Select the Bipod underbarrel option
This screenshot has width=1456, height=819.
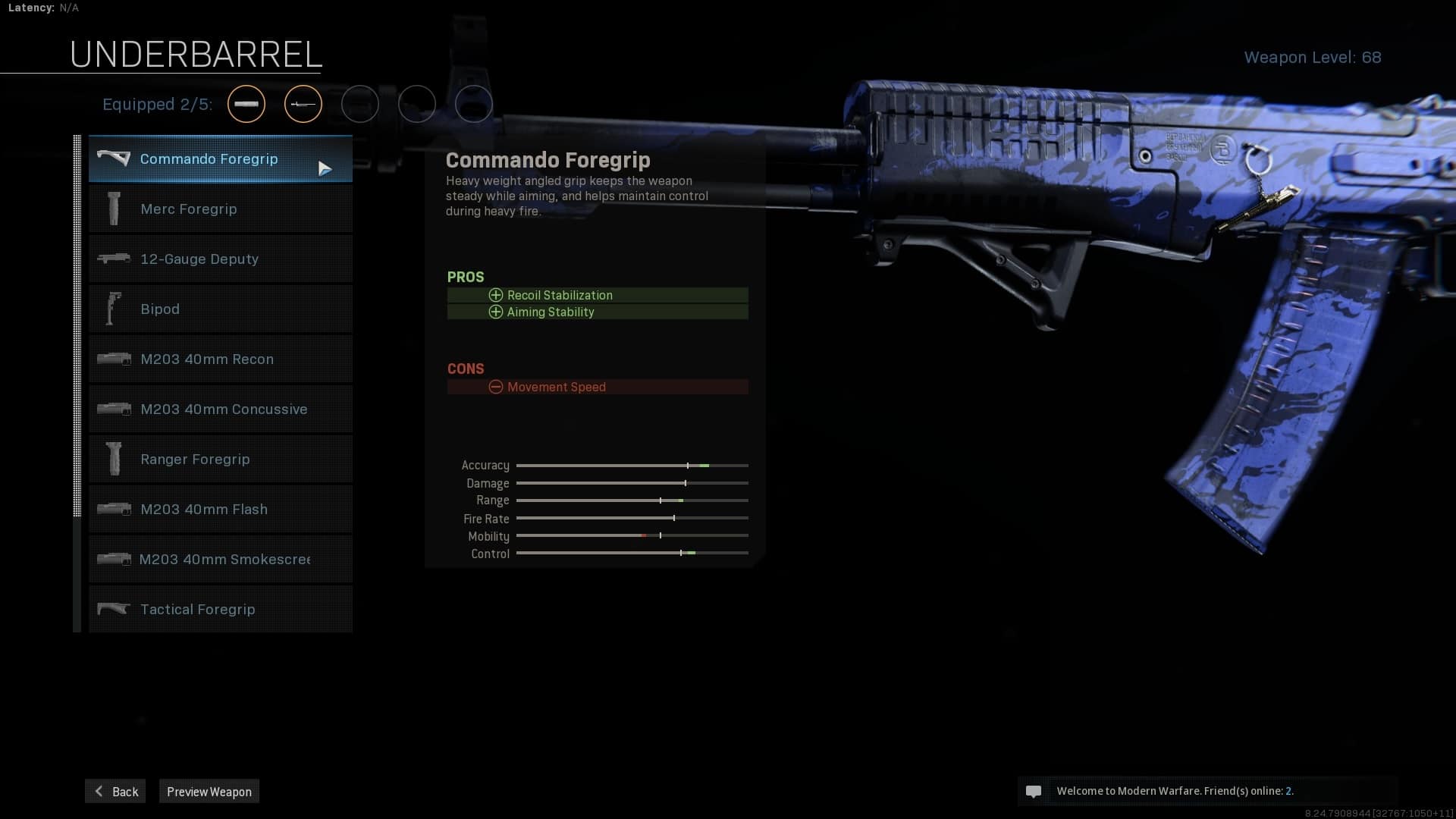tap(220, 309)
